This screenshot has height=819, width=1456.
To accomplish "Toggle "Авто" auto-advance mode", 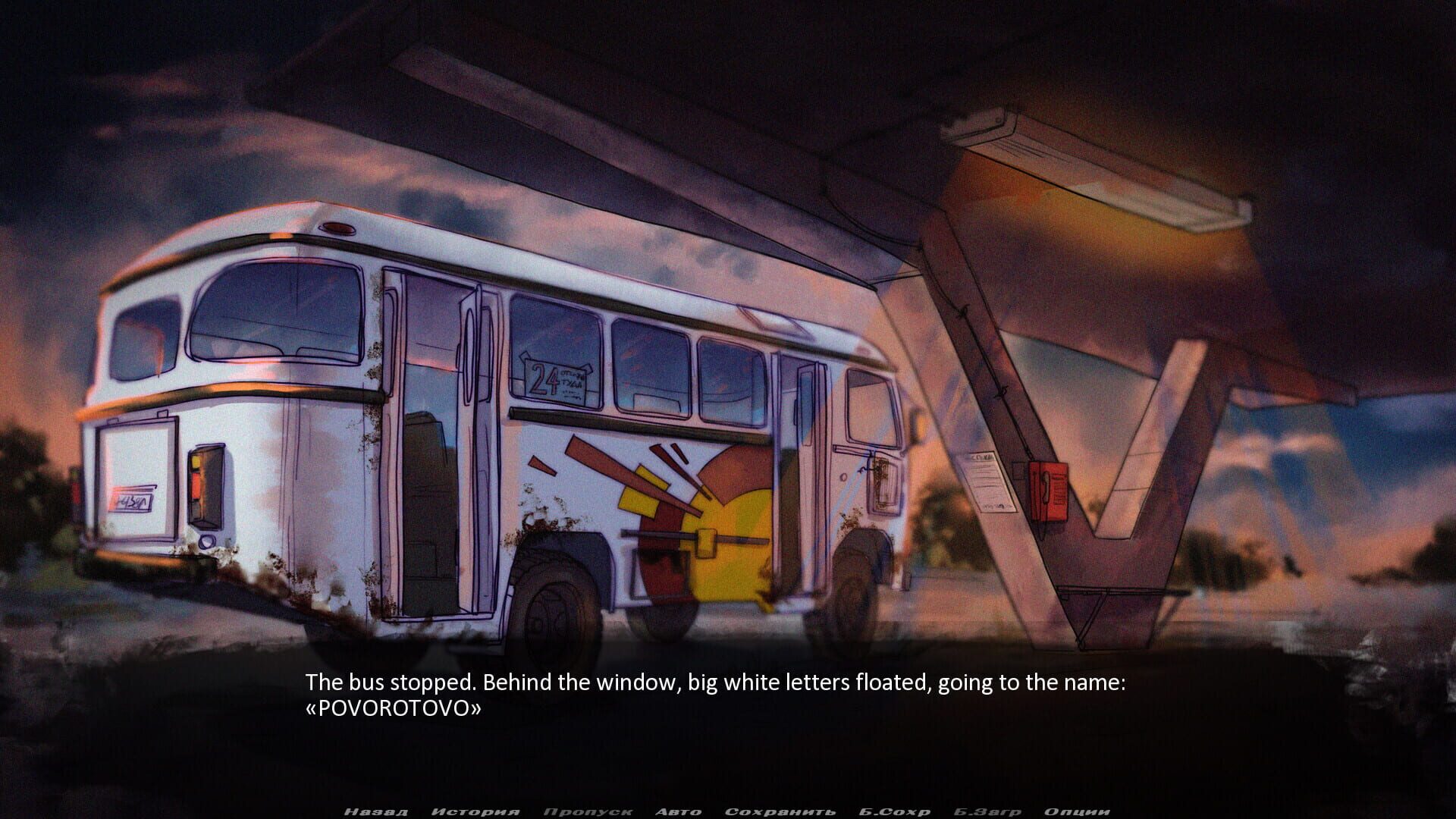I will coord(673,811).
